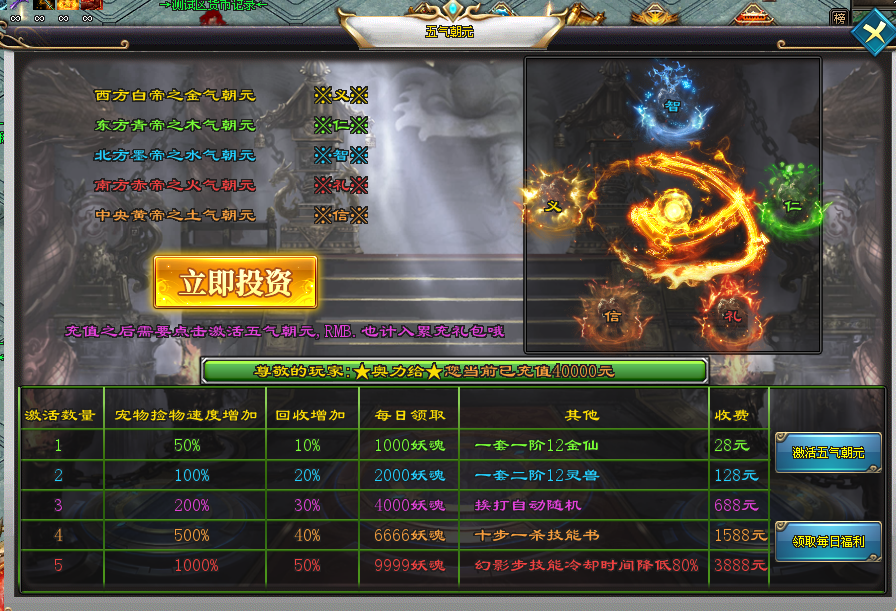
Task: Click the 立即投资 invest button
Action: tap(235, 282)
